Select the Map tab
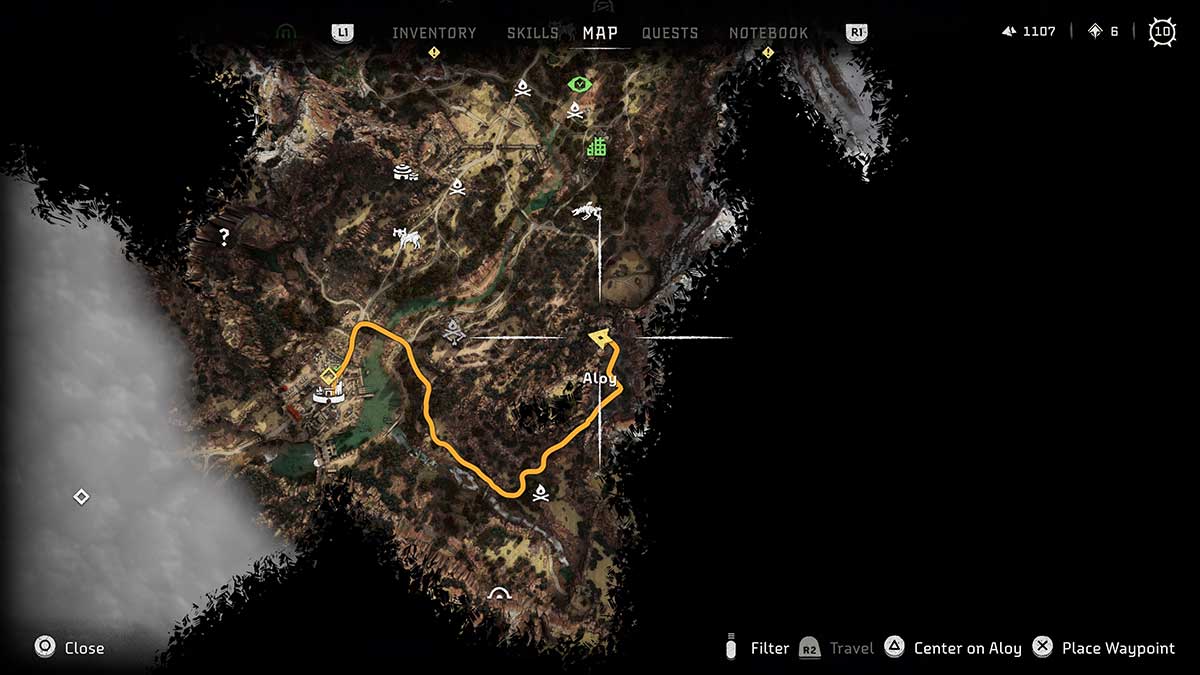The width and height of the screenshot is (1200, 675). click(600, 33)
